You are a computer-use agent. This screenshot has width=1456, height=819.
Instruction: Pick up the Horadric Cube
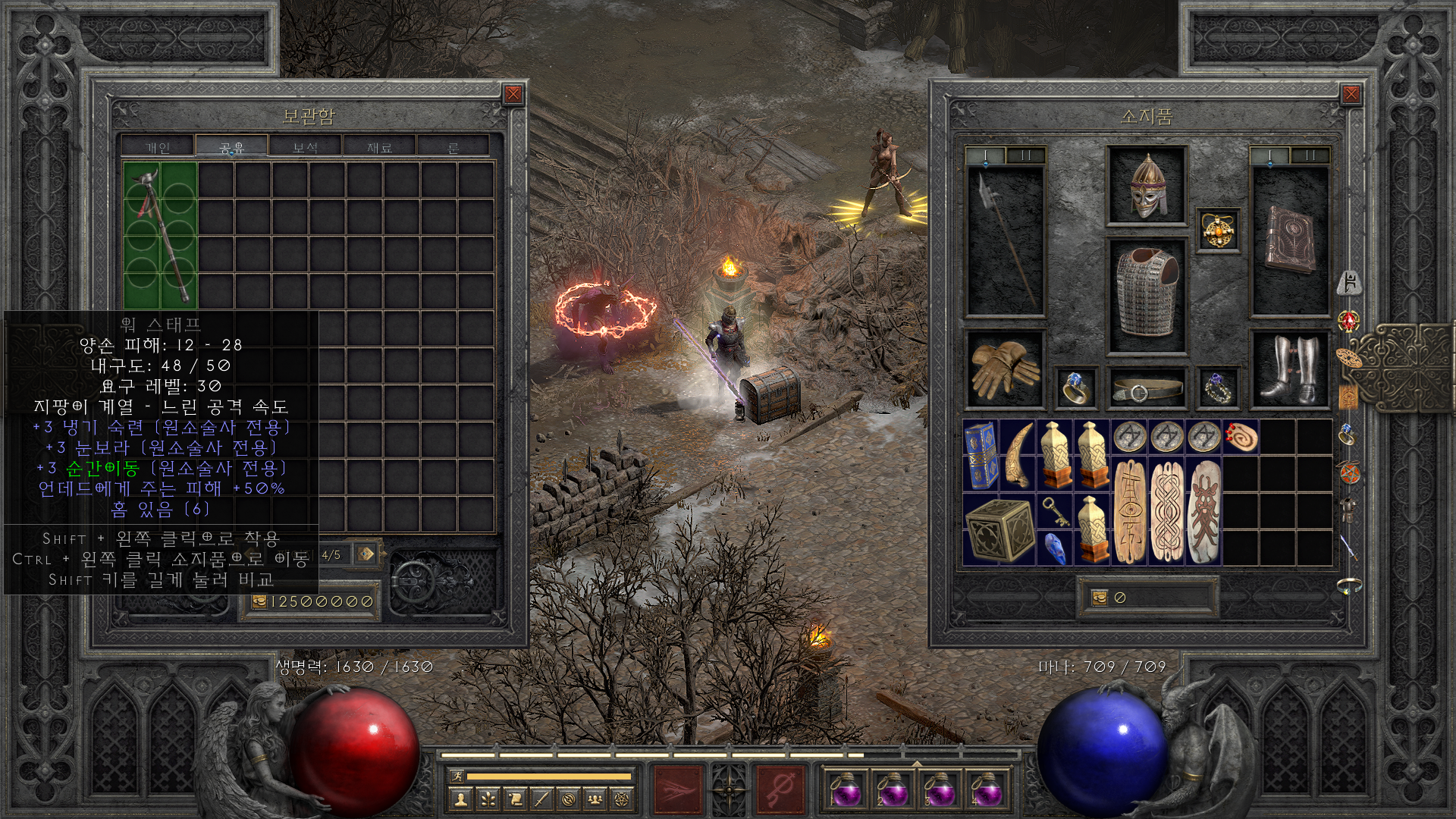pos(999,529)
